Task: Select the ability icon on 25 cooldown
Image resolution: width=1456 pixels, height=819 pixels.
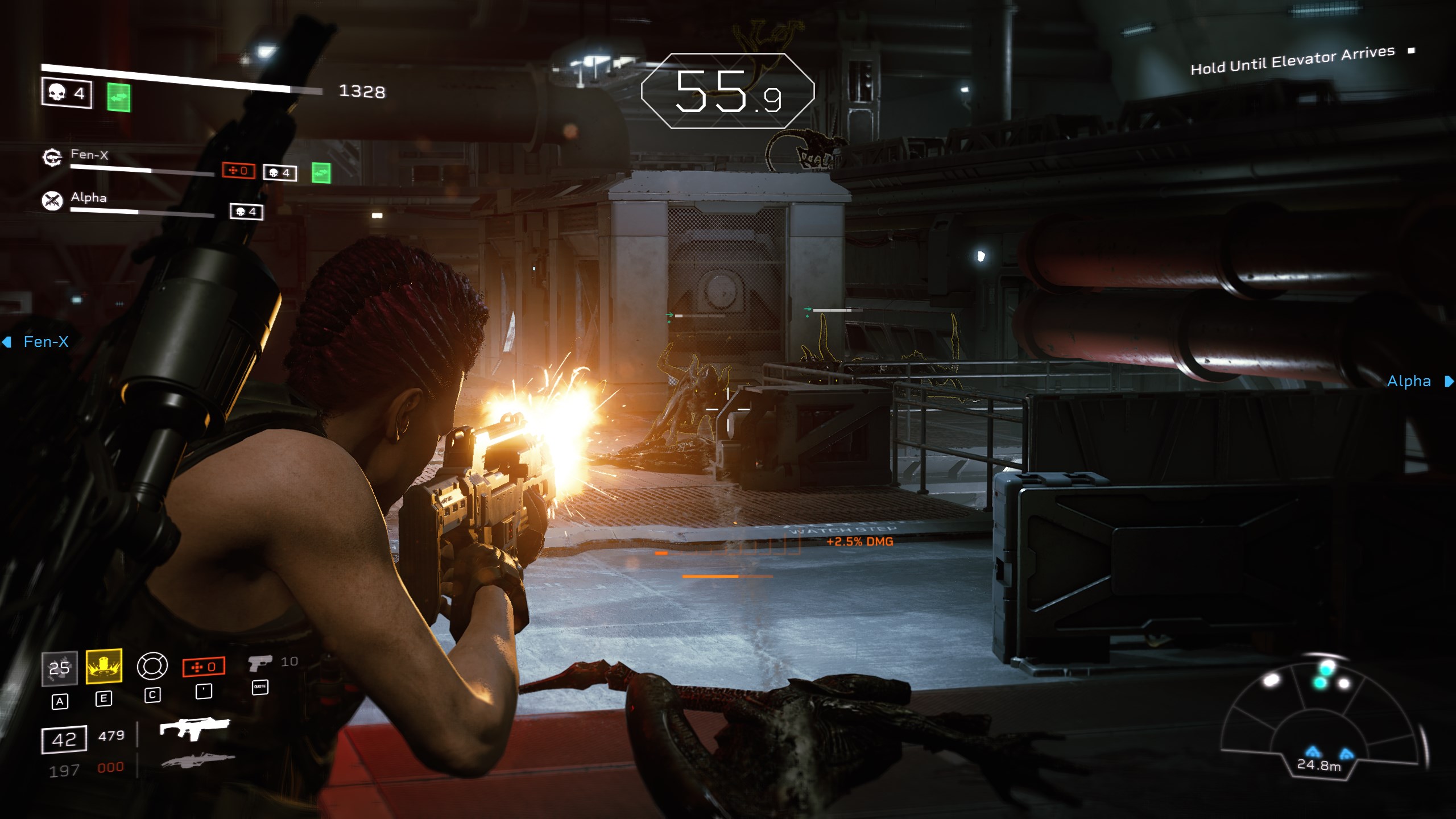Action: pyautogui.click(x=59, y=668)
